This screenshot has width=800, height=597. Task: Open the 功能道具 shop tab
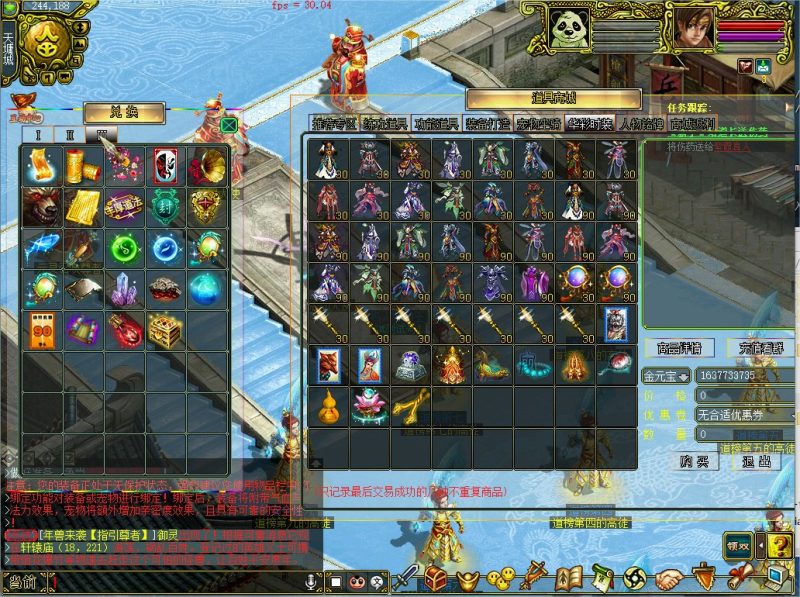pos(436,124)
